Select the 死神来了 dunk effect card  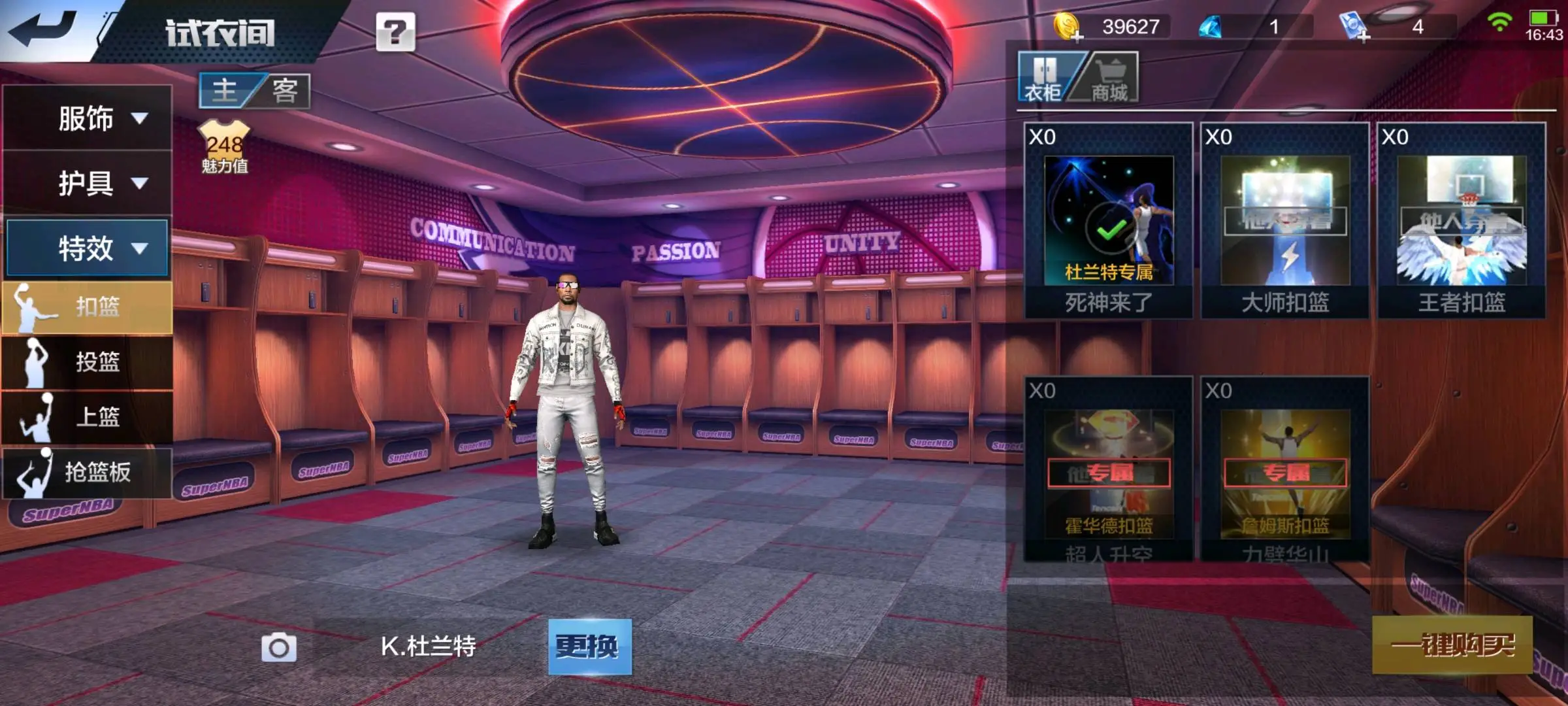point(1109,221)
